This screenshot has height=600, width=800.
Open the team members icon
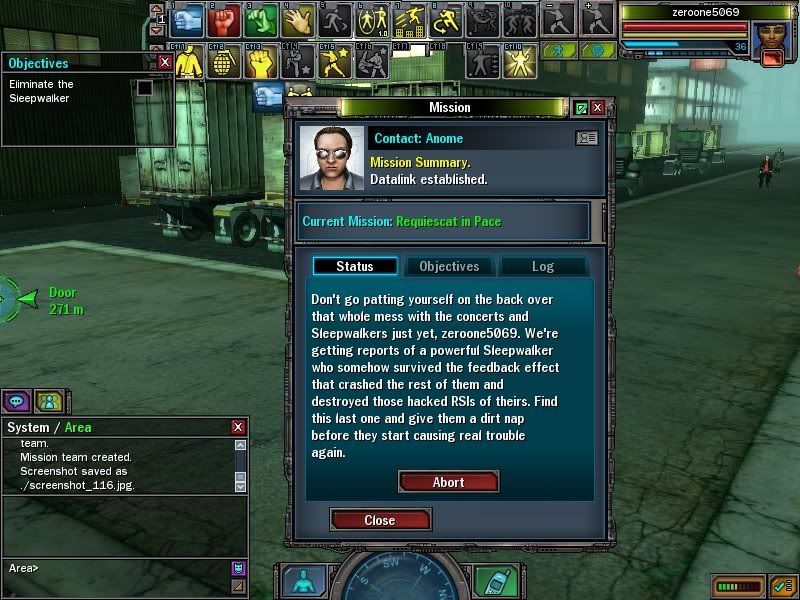click(47, 401)
